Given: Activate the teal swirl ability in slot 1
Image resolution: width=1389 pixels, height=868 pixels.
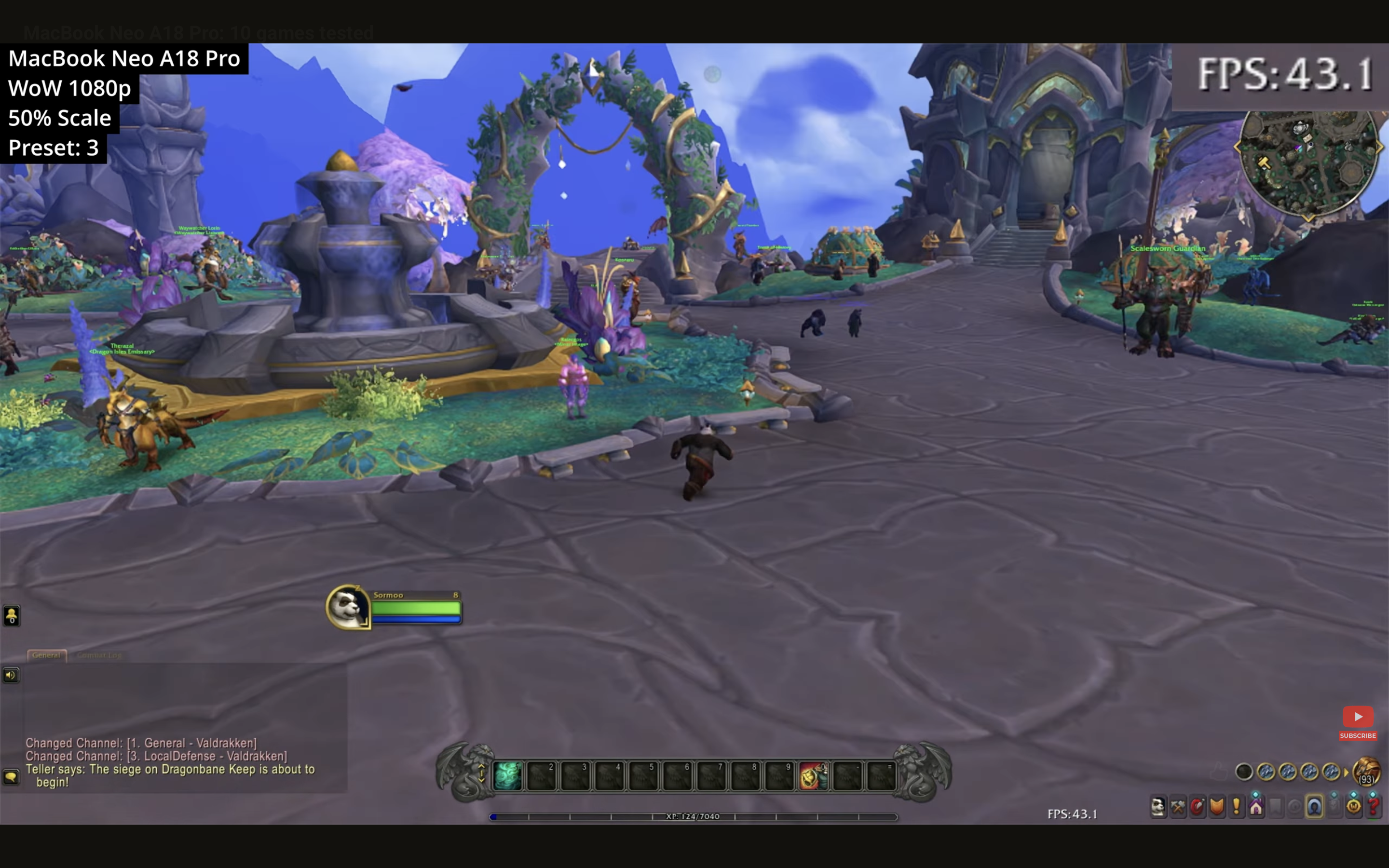Looking at the screenshot, I should click(507, 775).
